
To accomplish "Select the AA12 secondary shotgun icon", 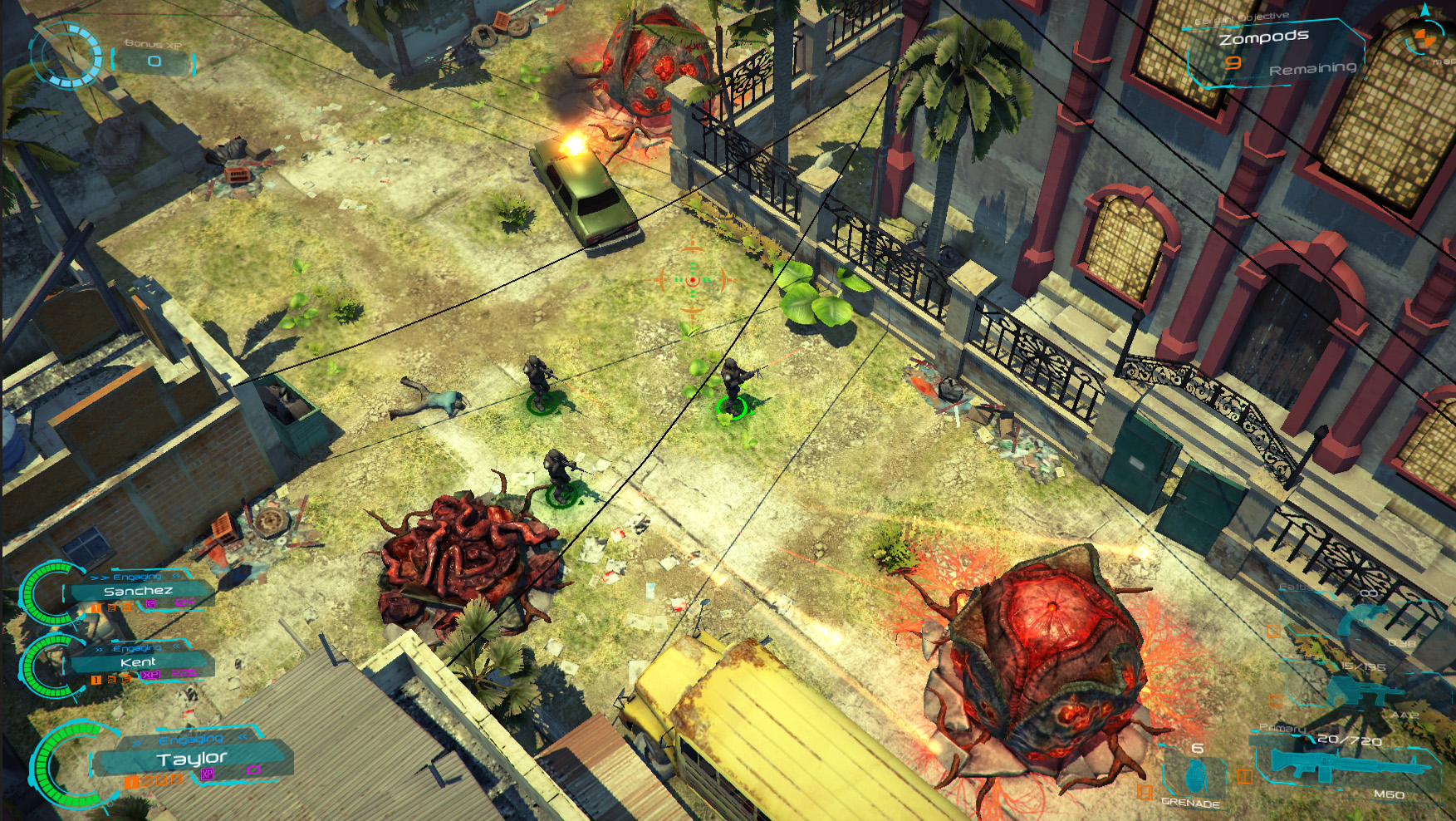I will (1361, 691).
